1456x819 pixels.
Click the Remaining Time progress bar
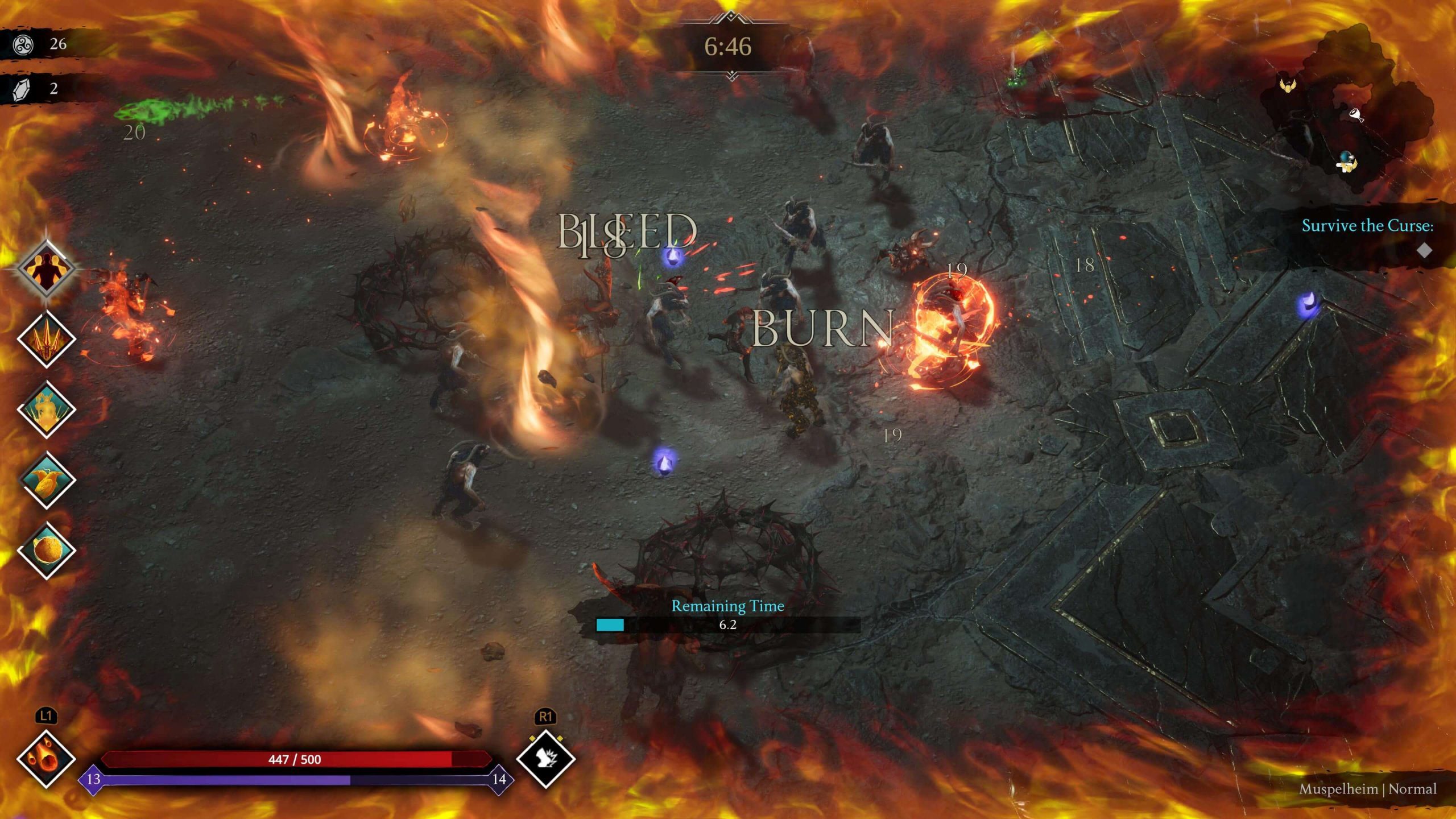coord(728,625)
